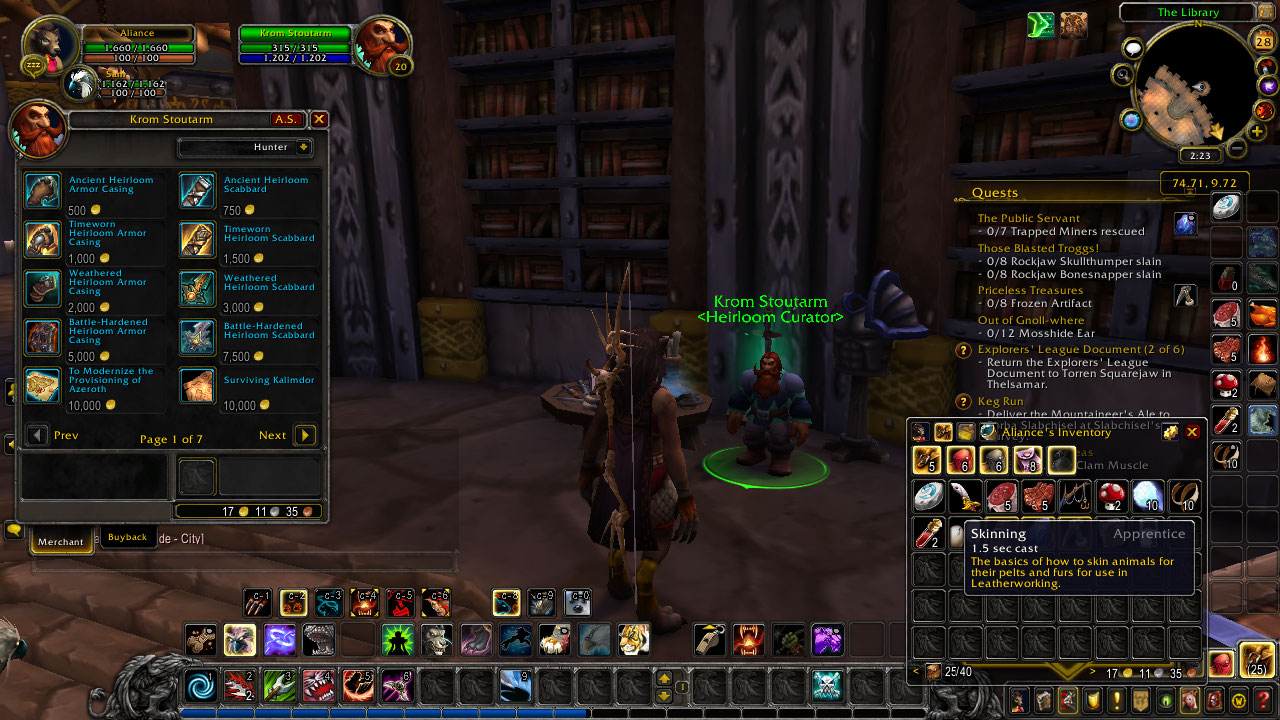Page up with the action bar arrow

tap(663, 677)
